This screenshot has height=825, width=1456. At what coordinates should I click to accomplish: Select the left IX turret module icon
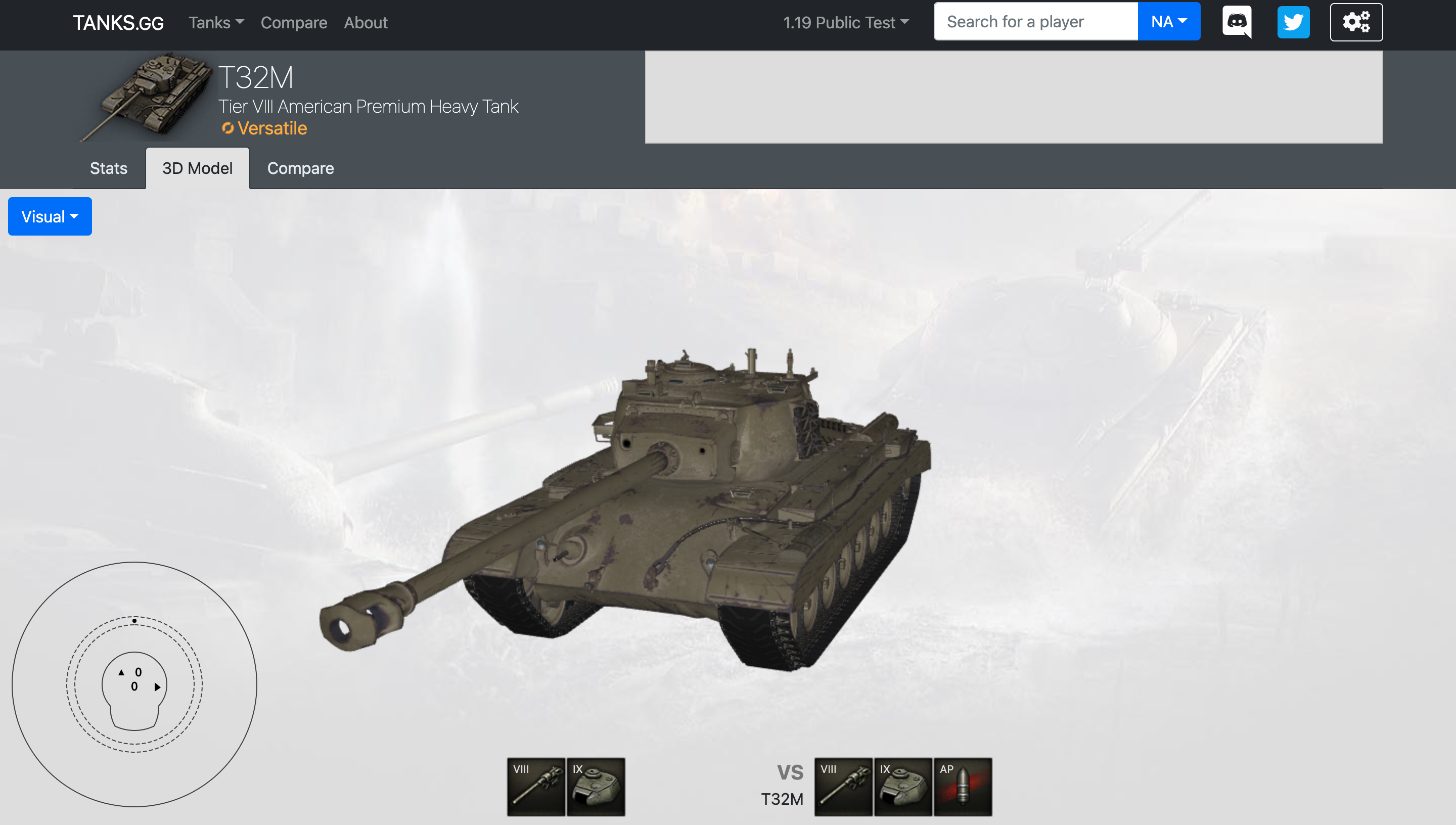coord(596,787)
